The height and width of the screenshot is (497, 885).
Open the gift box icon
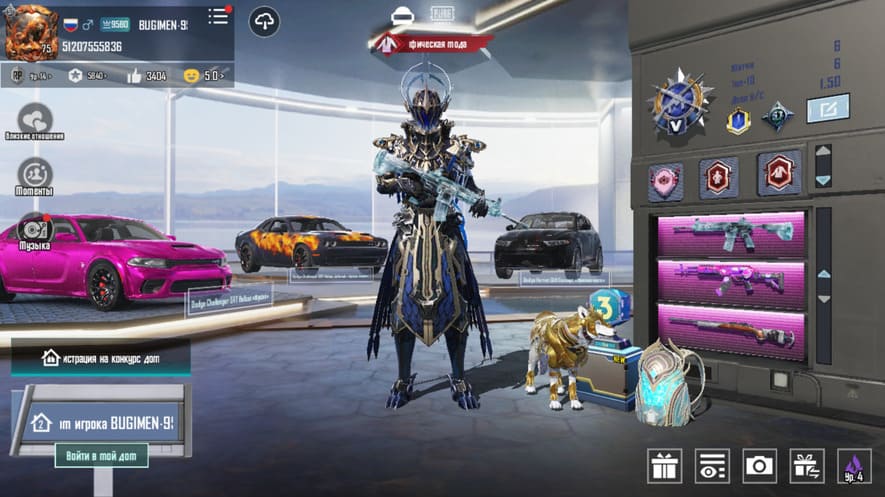(x=664, y=465)
